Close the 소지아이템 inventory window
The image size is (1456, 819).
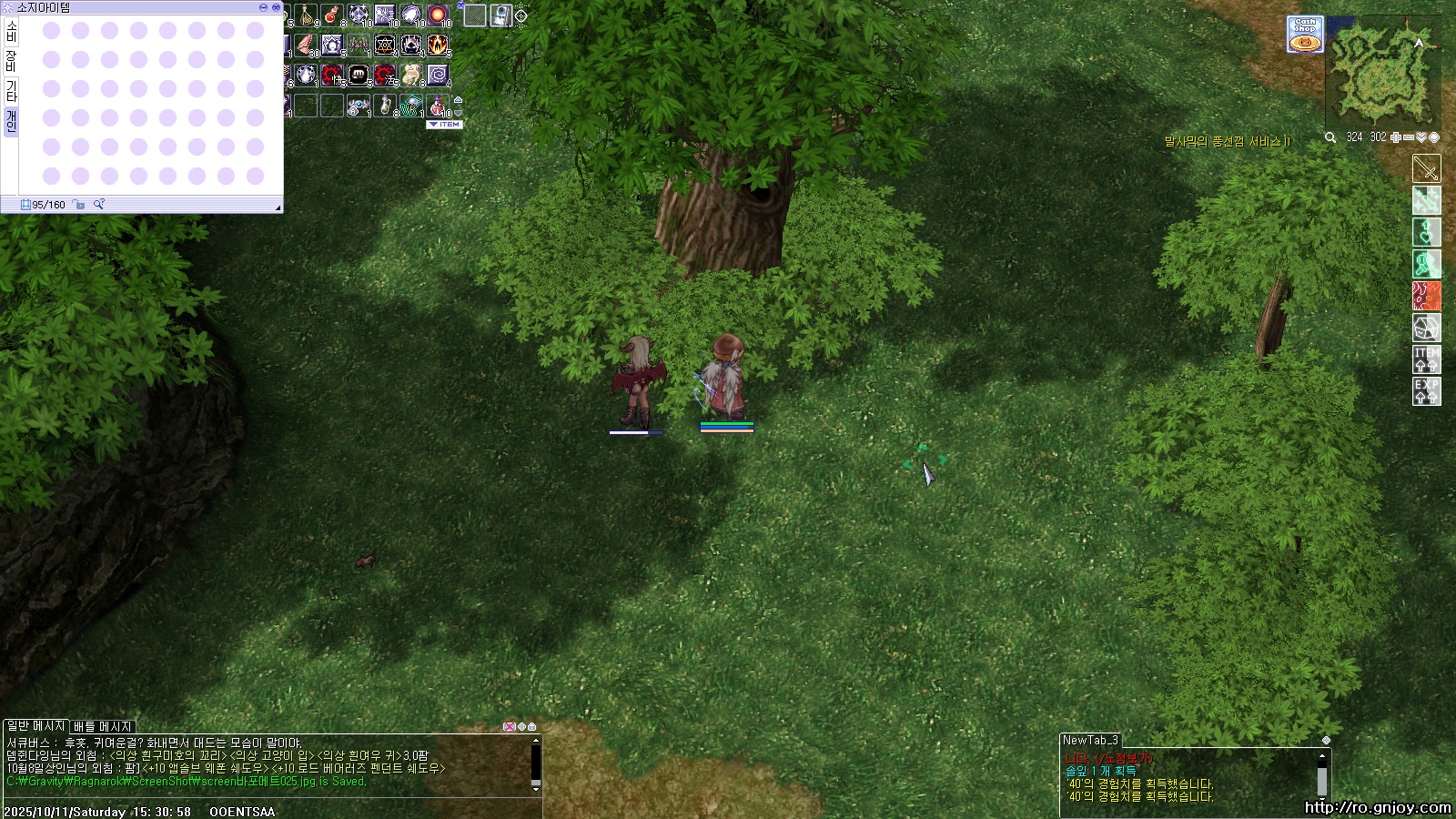point(275,7)
